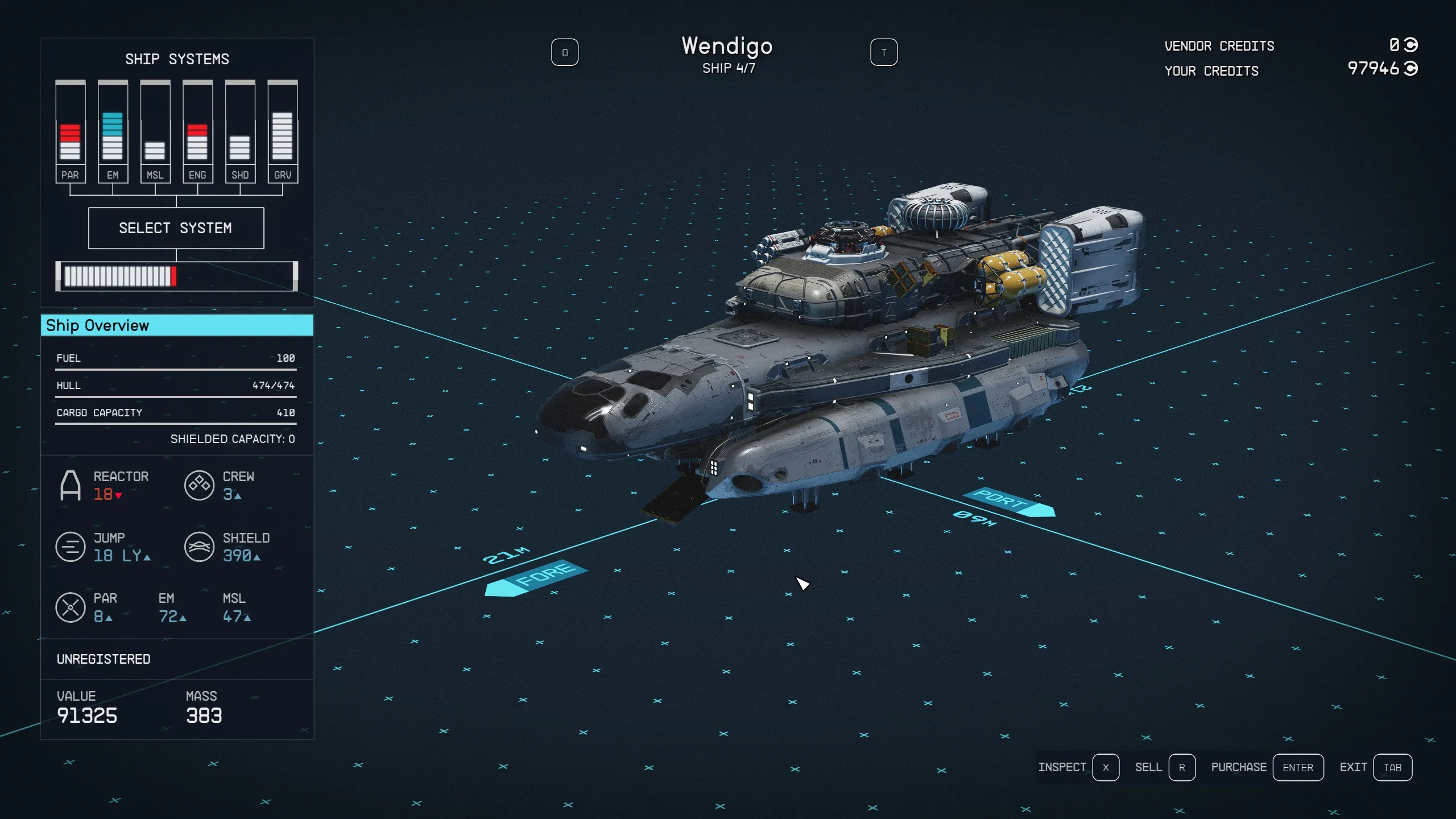
Task: Cycle to the previous ship with Q button
Action: pos(564,52)
